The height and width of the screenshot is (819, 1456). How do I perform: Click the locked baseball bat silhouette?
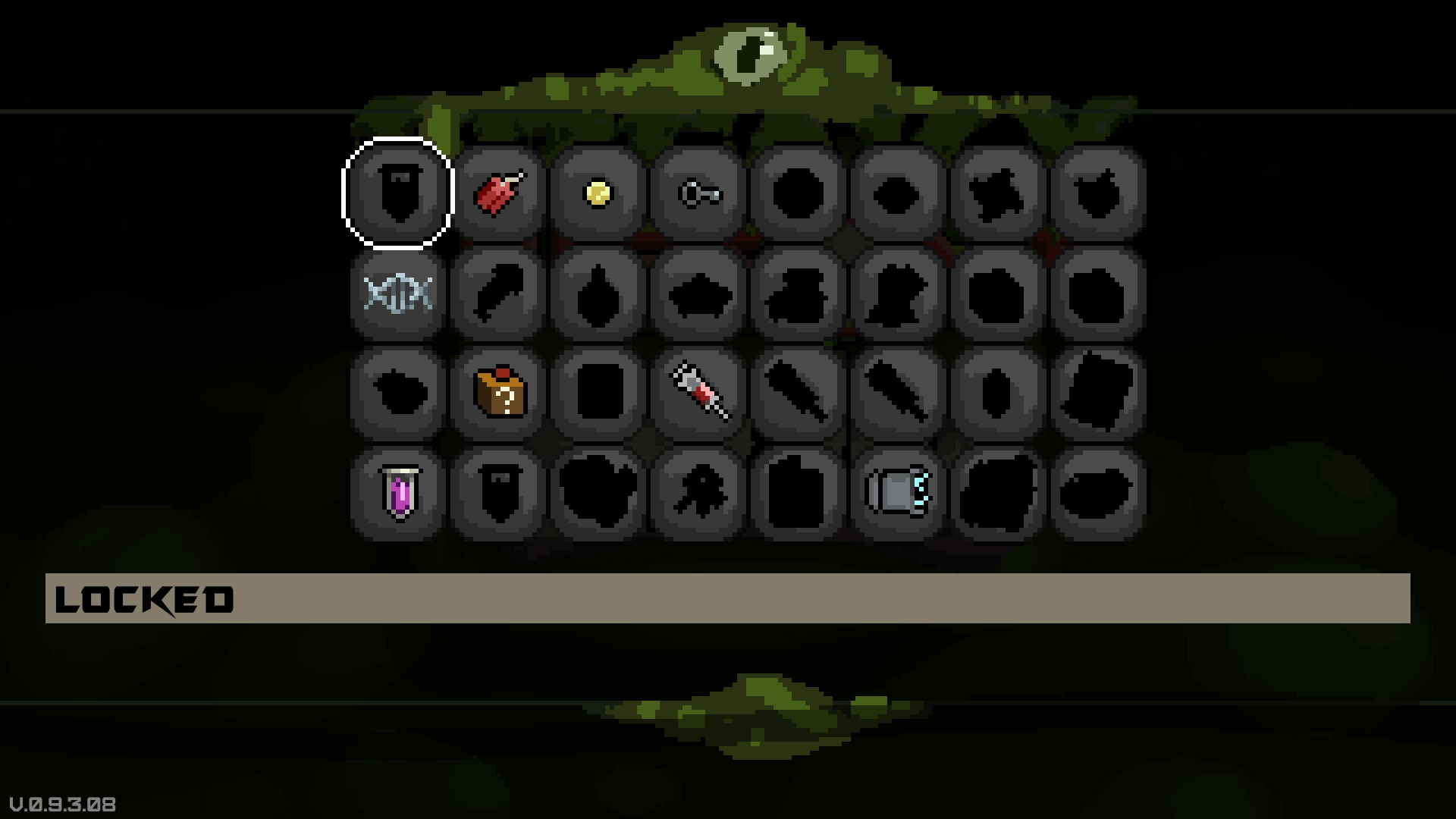coord(799,392)
